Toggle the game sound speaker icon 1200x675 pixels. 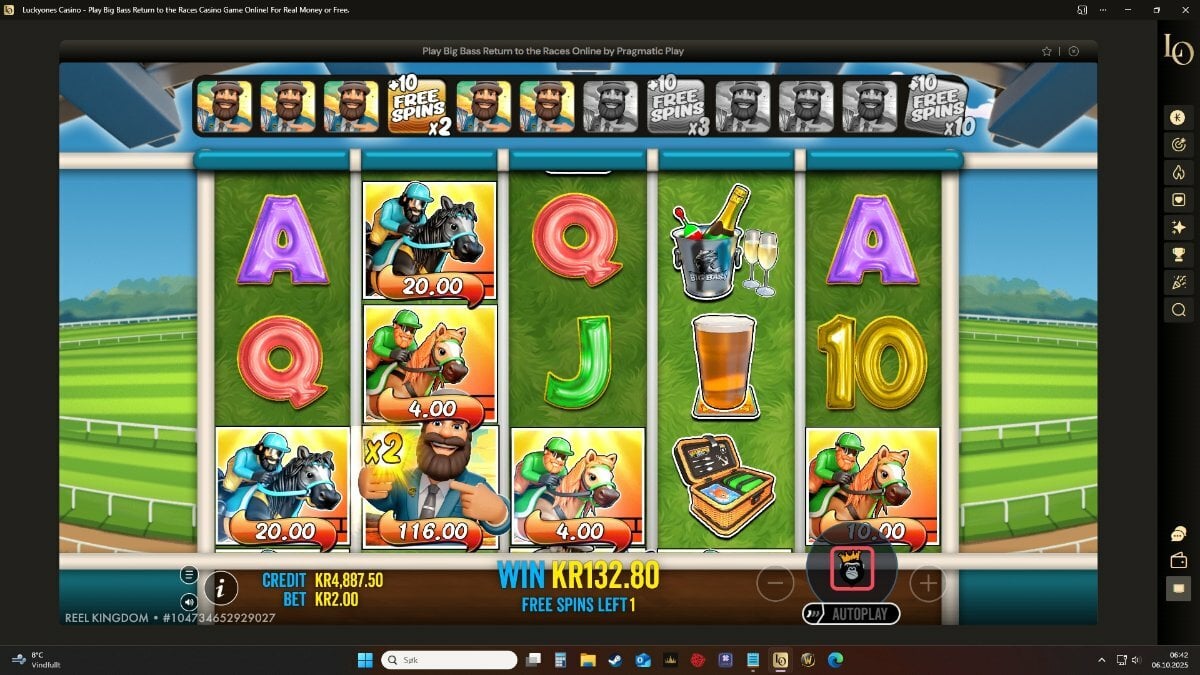[x=189, y=602]
